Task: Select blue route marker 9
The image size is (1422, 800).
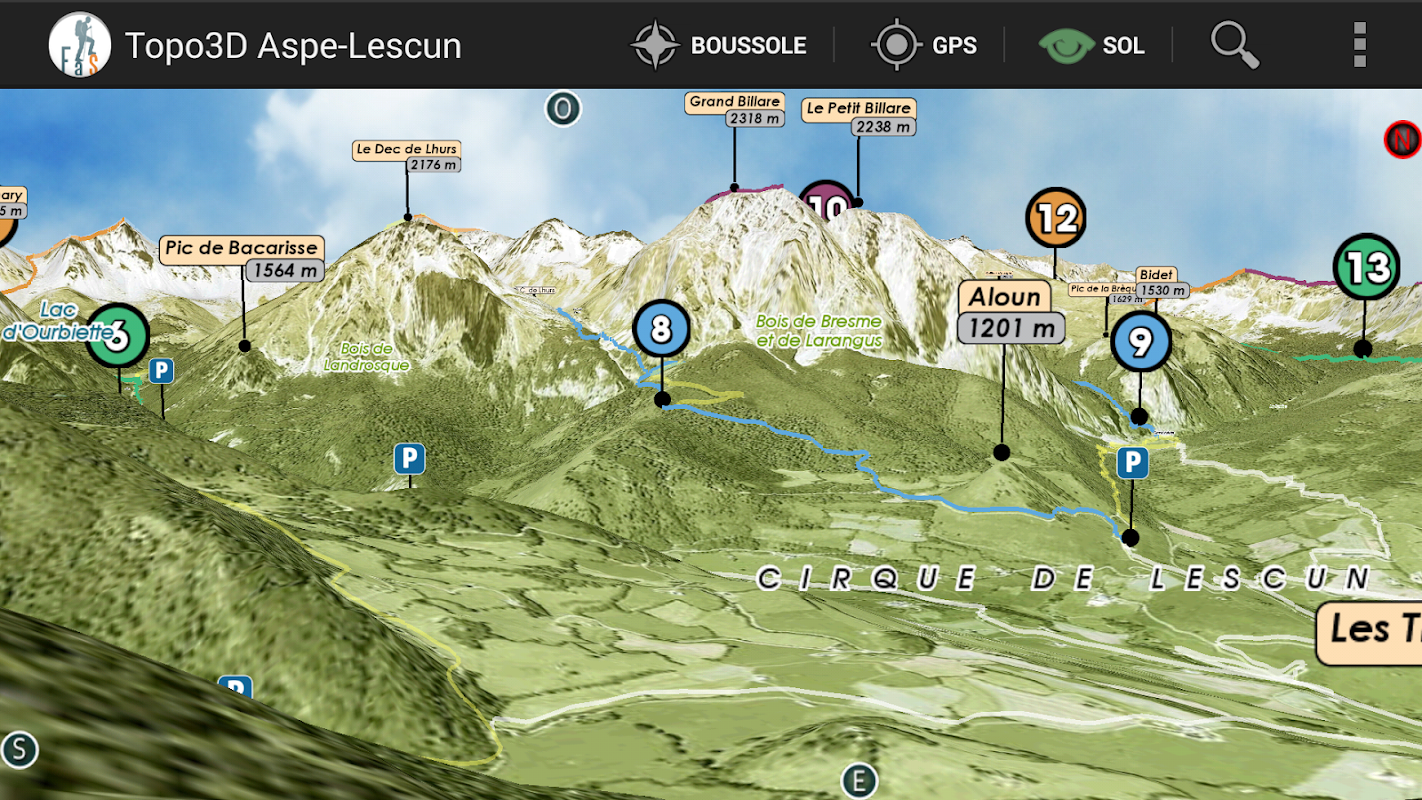Action: coord(1140,342)
